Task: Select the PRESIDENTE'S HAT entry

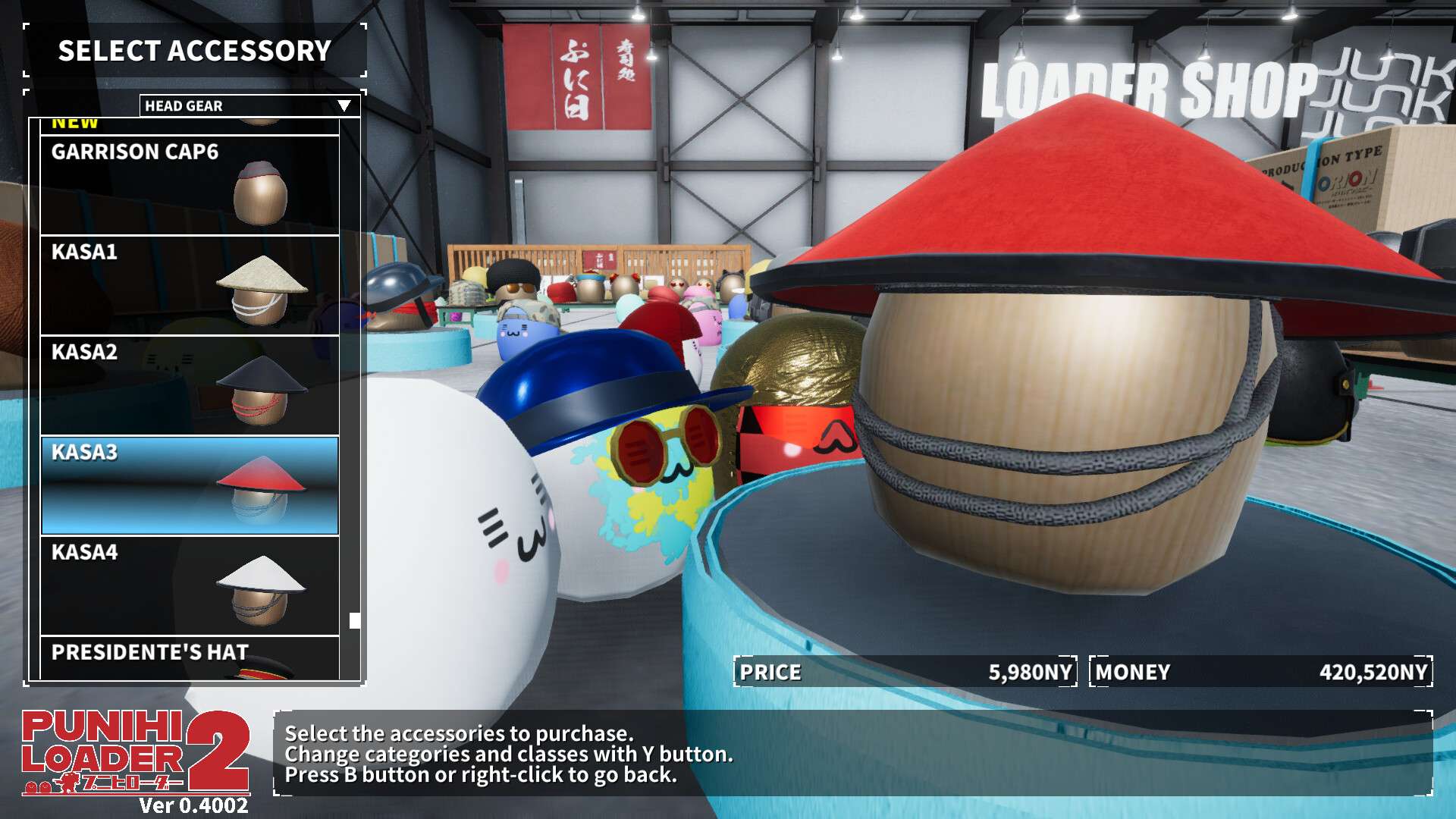Action: [190, 658]
